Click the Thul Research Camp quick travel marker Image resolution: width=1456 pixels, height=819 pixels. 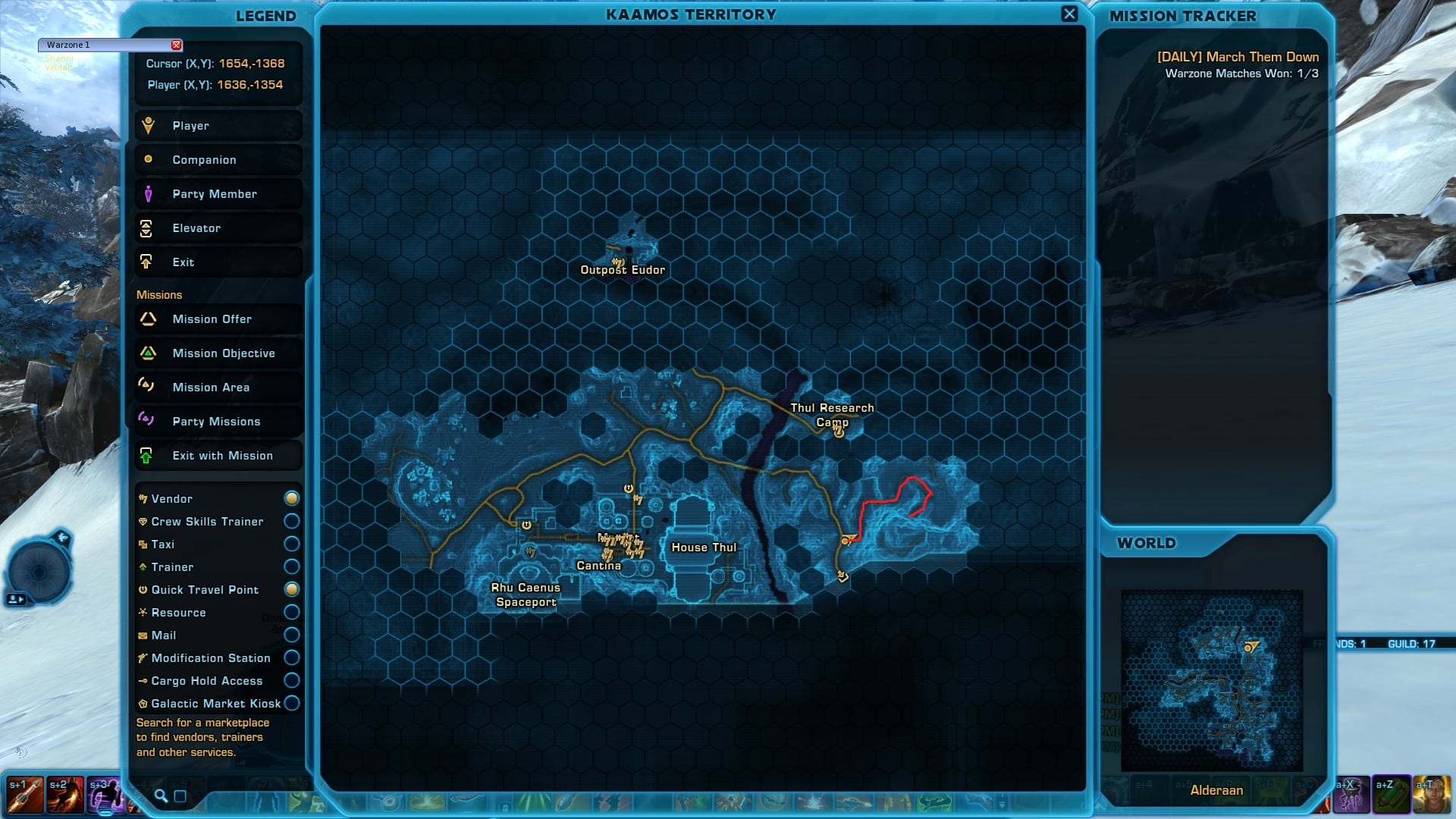click(839, 433)
